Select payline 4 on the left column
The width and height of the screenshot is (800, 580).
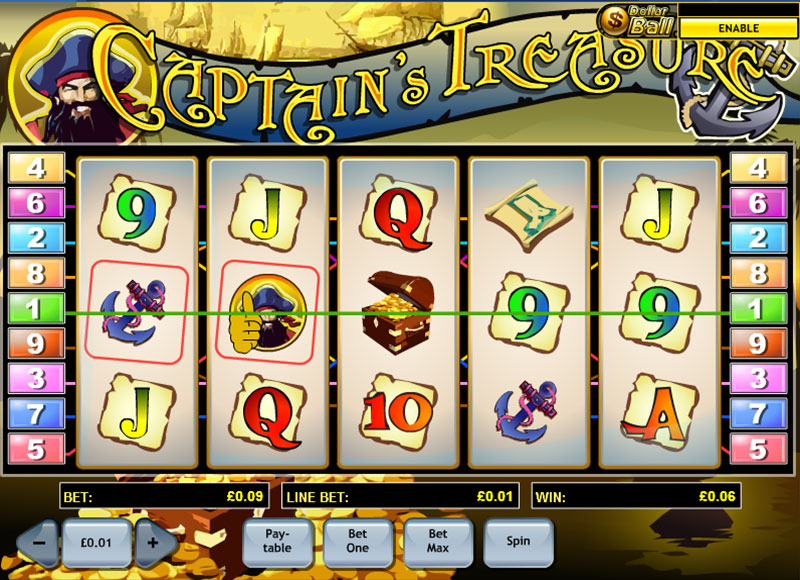[x=36, y=167]
